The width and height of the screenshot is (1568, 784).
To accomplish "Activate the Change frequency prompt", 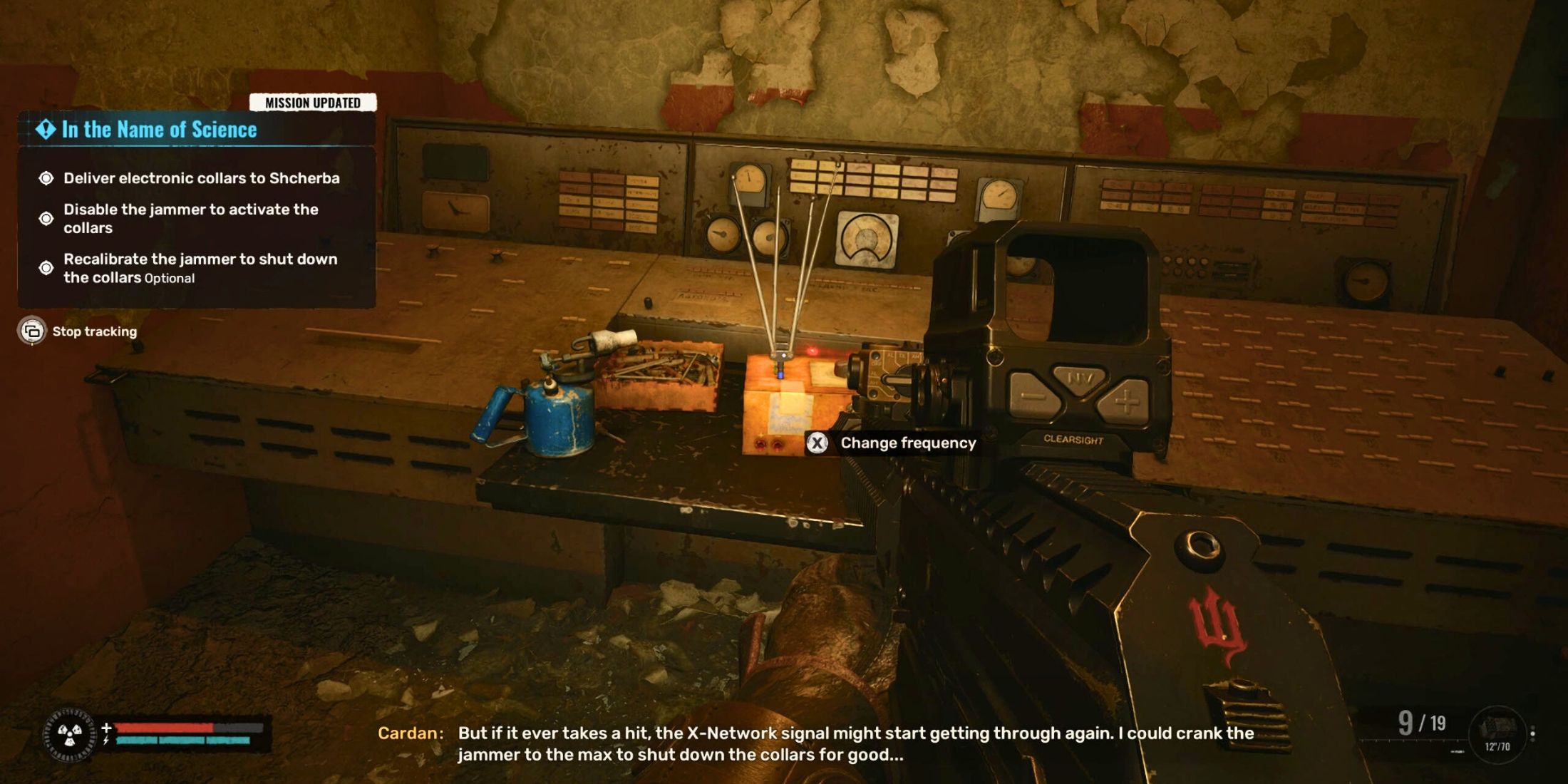I will click(908, 443).
